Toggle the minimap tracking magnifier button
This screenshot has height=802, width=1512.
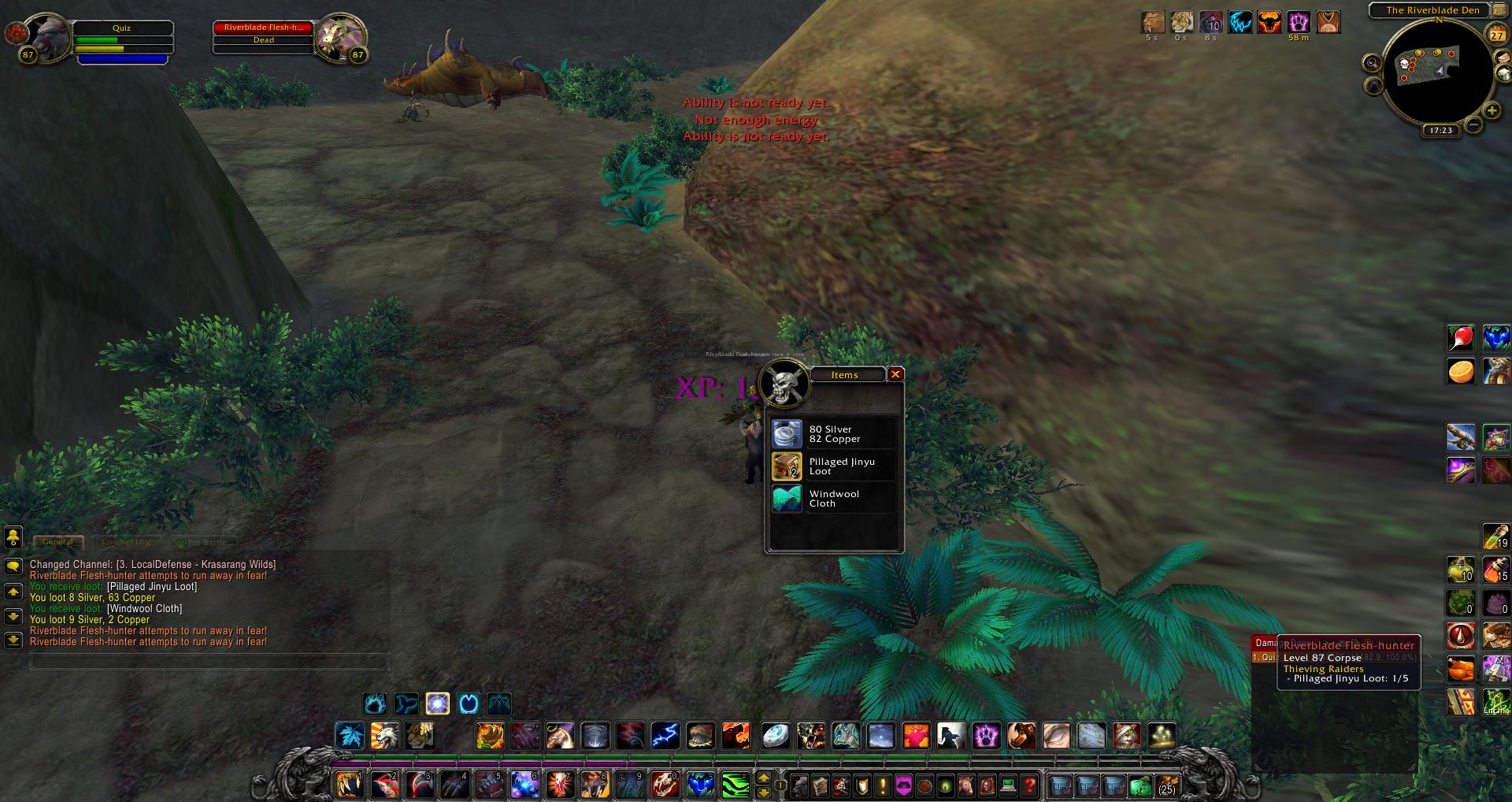pos(1373,62)
